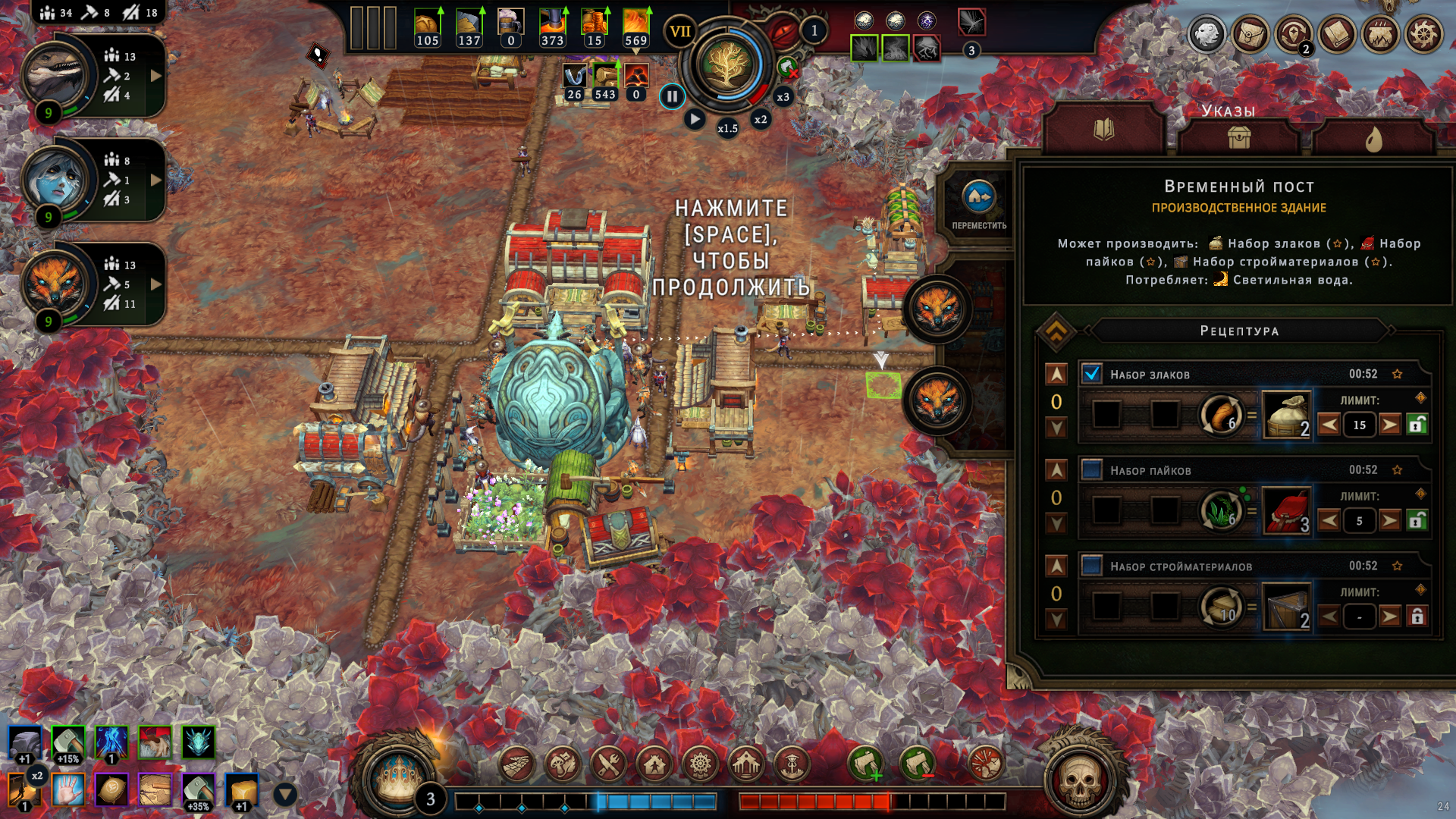Tick the Набор стройматериалов recipe checkbox
The image size is (1456, 819).
click(x=1091, y=566)
